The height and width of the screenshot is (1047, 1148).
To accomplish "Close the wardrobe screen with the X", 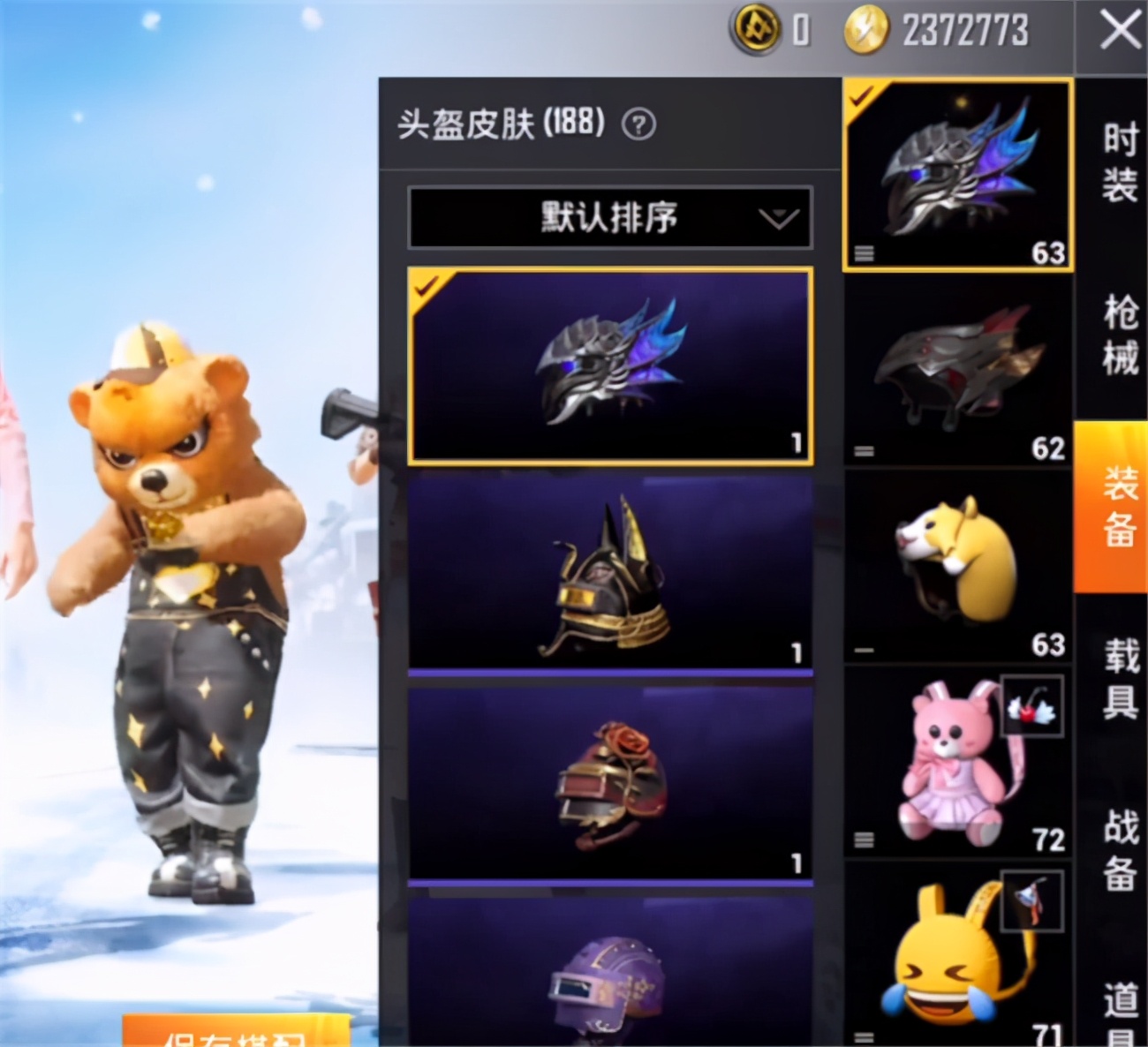I will tap(1120, 29).
